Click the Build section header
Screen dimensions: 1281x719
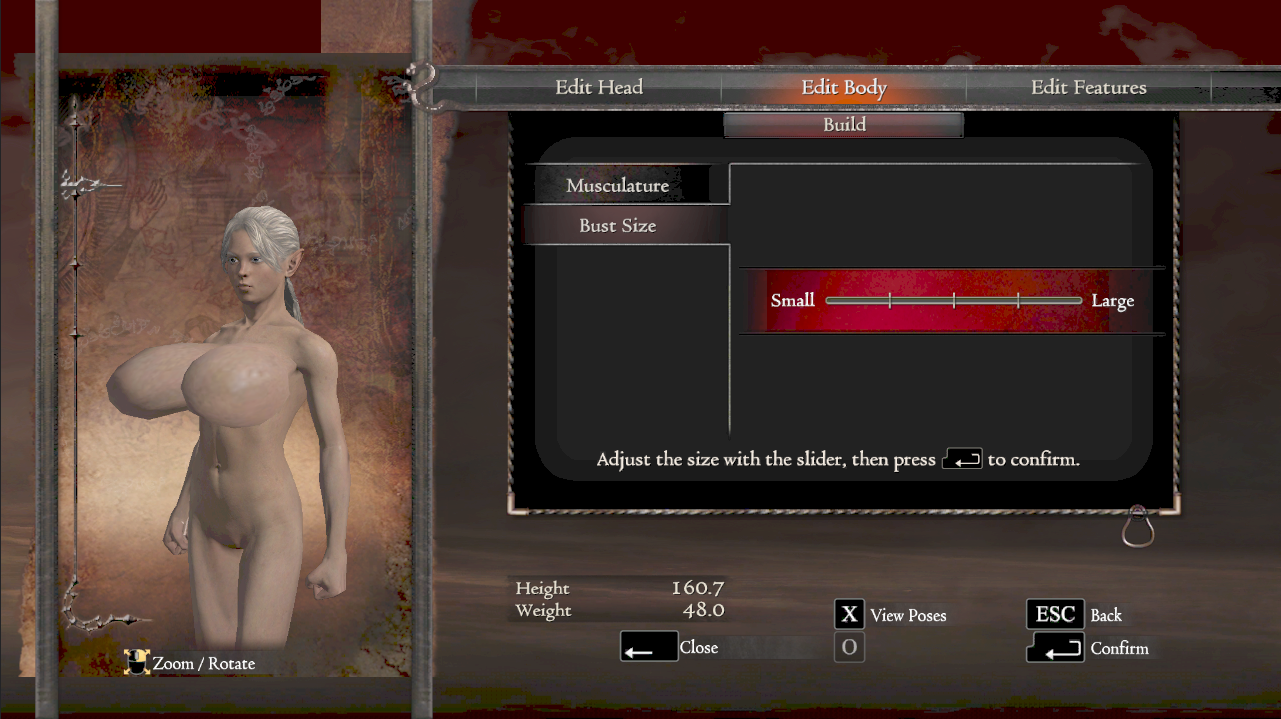coord(843,125)
